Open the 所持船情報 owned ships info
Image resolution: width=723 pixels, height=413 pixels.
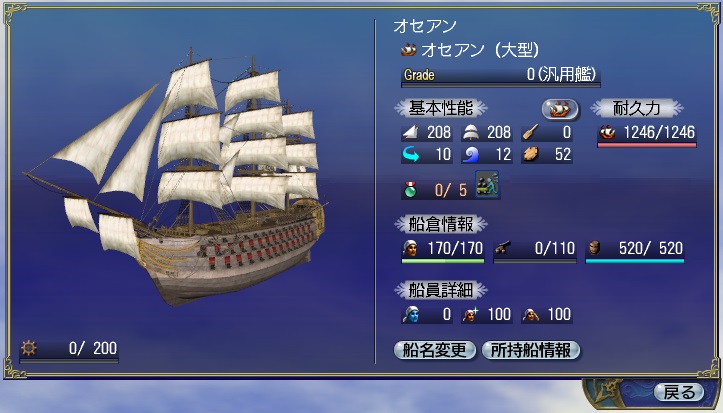(530, 350)
